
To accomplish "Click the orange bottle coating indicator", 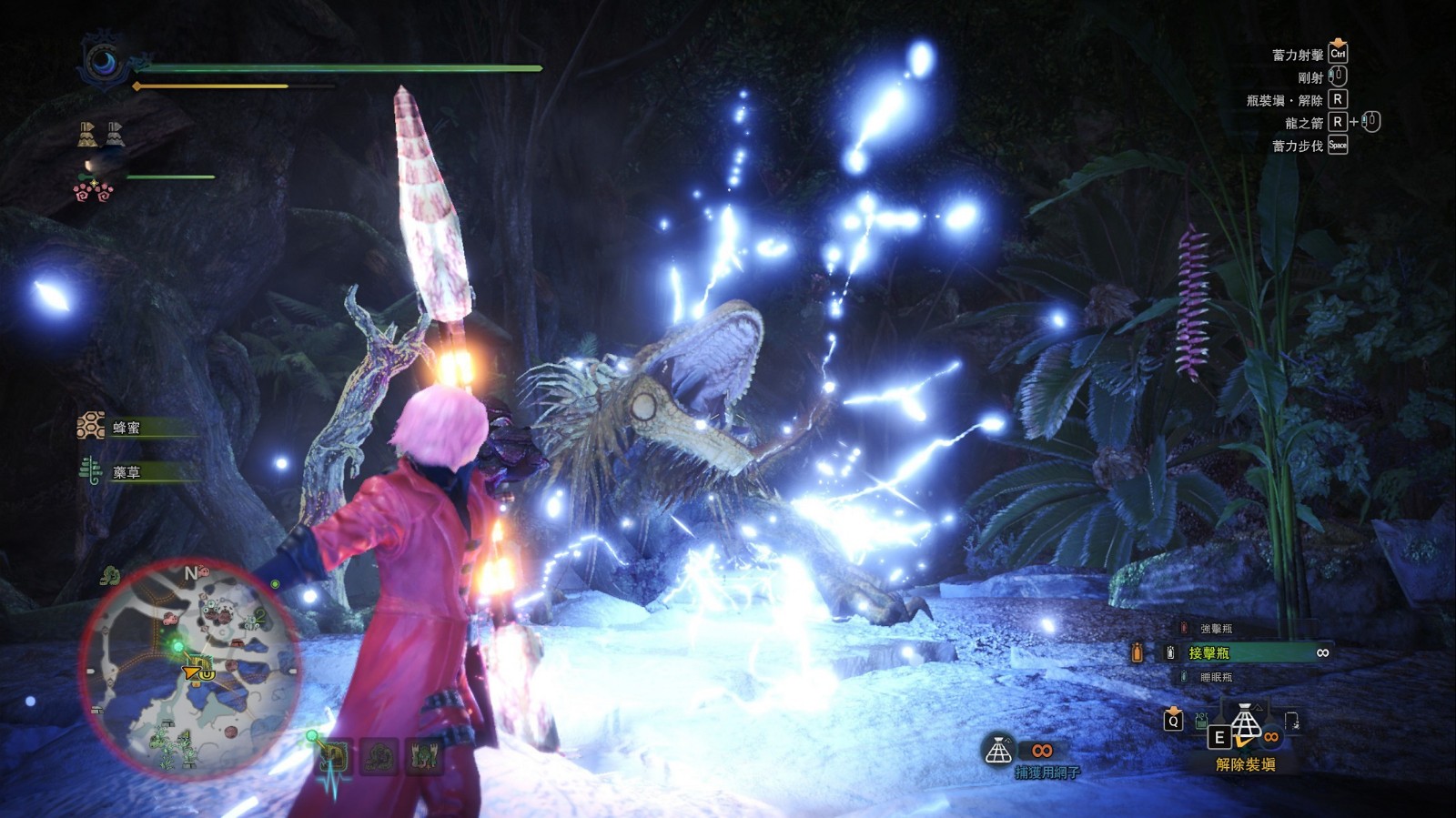I will pyautogui.click(x=1137, y=652).
